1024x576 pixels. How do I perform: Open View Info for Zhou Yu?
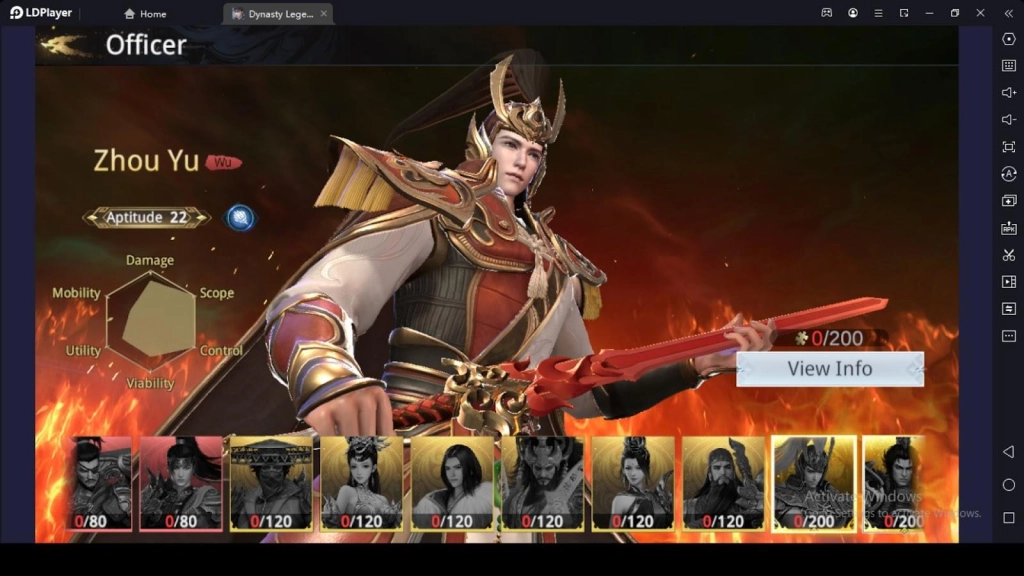(829, 369)
